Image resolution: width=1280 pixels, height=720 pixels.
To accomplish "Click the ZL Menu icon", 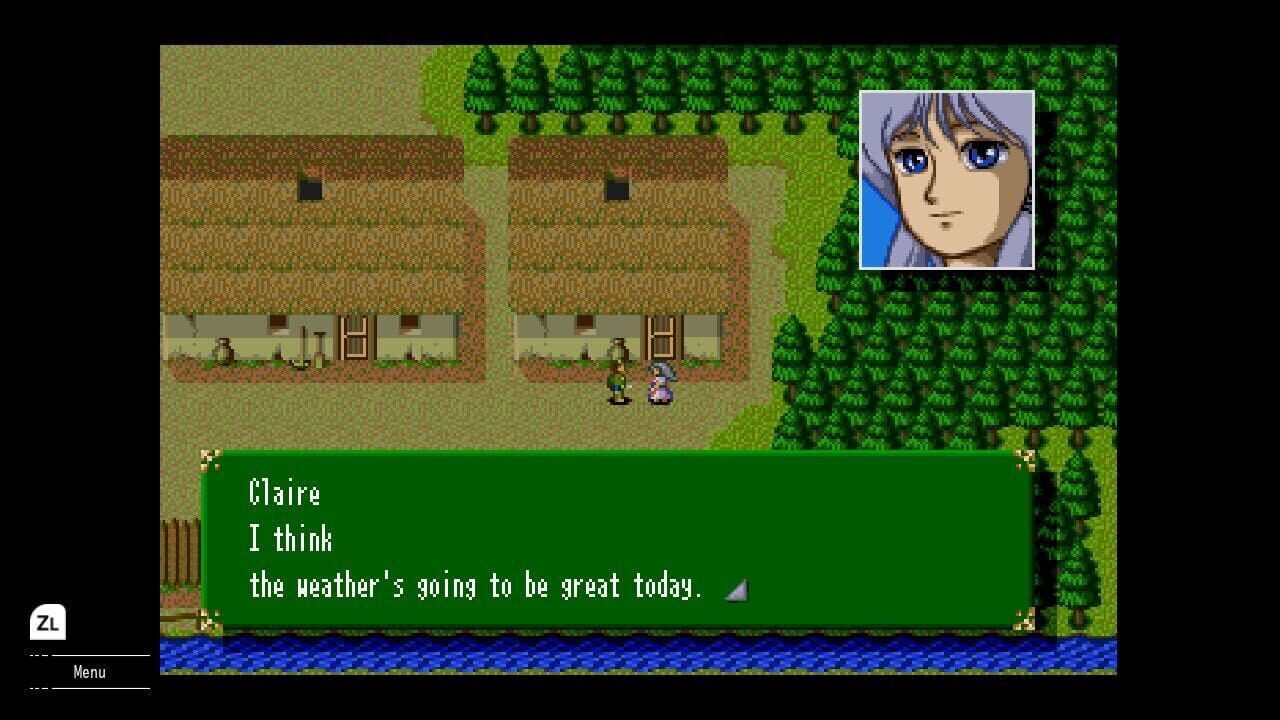I will (48, 622).
